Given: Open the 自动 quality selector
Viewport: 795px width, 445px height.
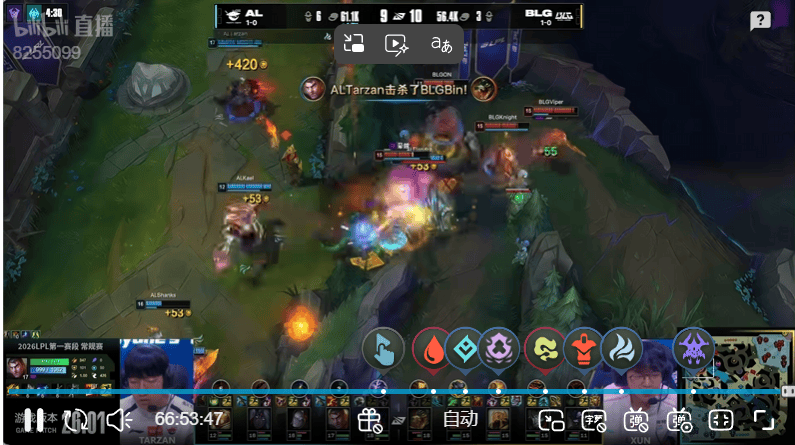Looking at the screenshot, I should 461,420.
